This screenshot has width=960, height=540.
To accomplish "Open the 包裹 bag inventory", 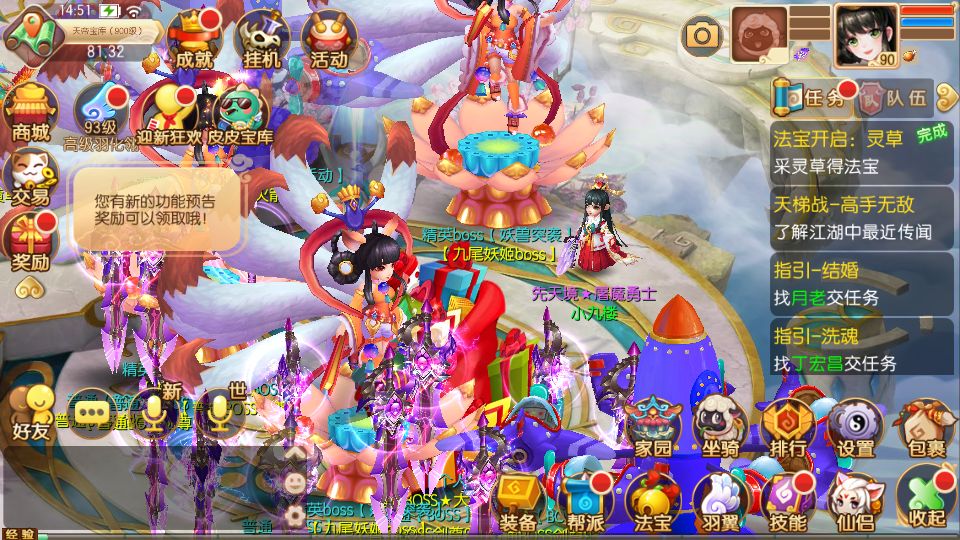I will [925, 429].
